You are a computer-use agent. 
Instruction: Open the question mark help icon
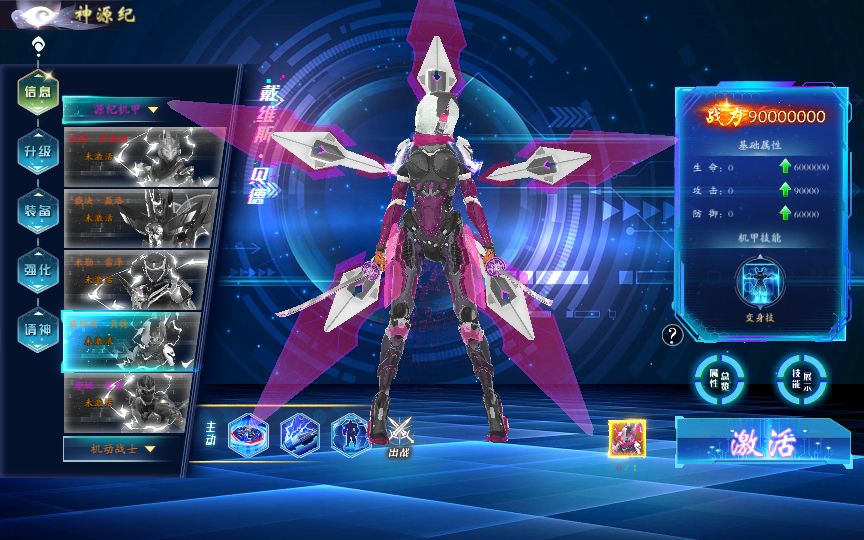673,335
